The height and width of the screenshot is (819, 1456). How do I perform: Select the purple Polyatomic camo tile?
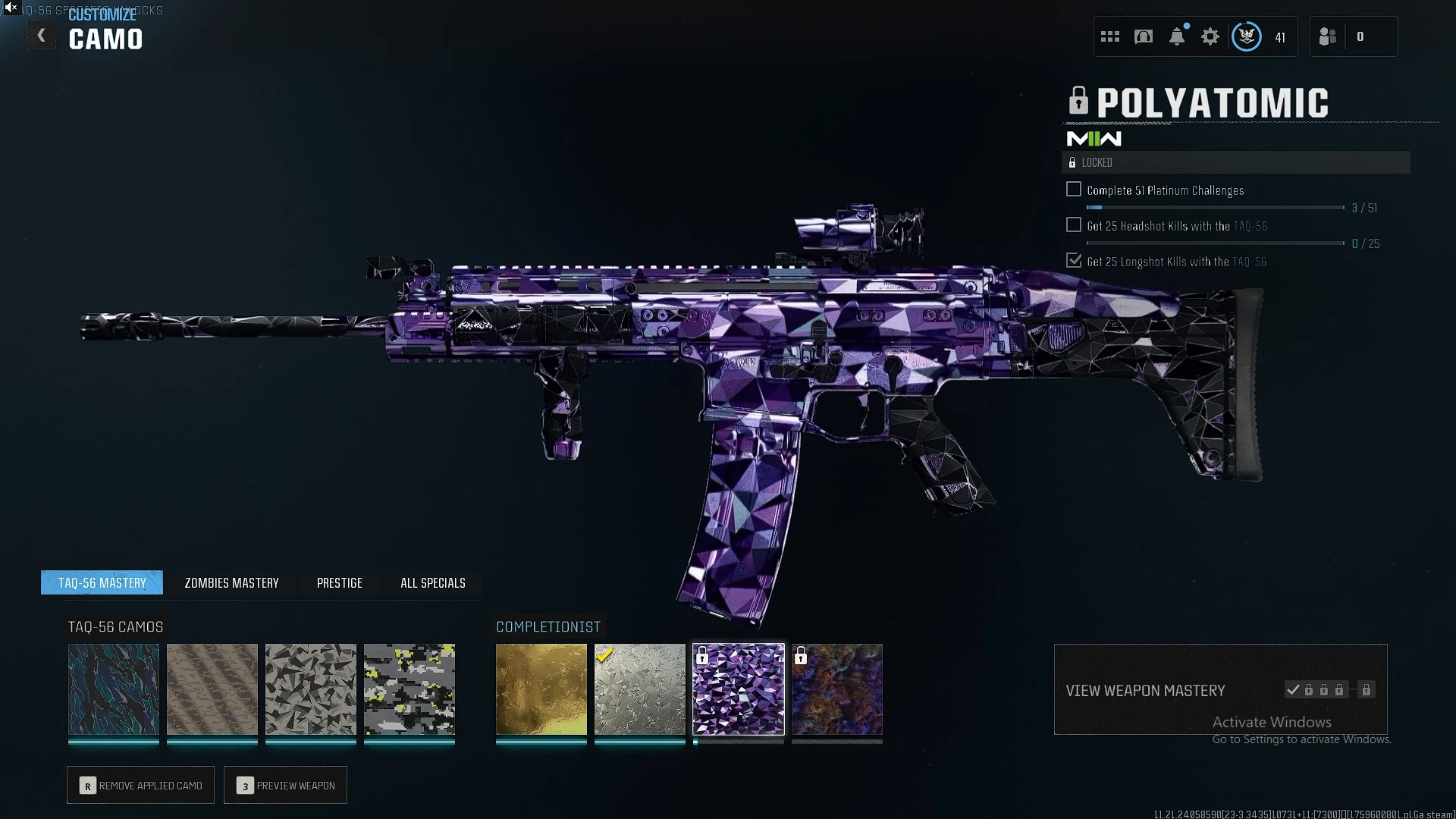pos(739,689)
